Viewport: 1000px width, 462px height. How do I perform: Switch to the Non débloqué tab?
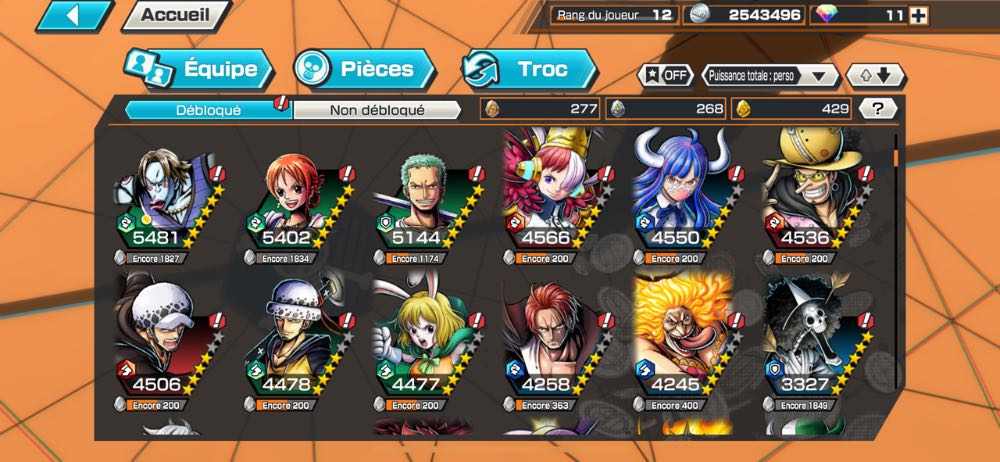tap(377, 110)
